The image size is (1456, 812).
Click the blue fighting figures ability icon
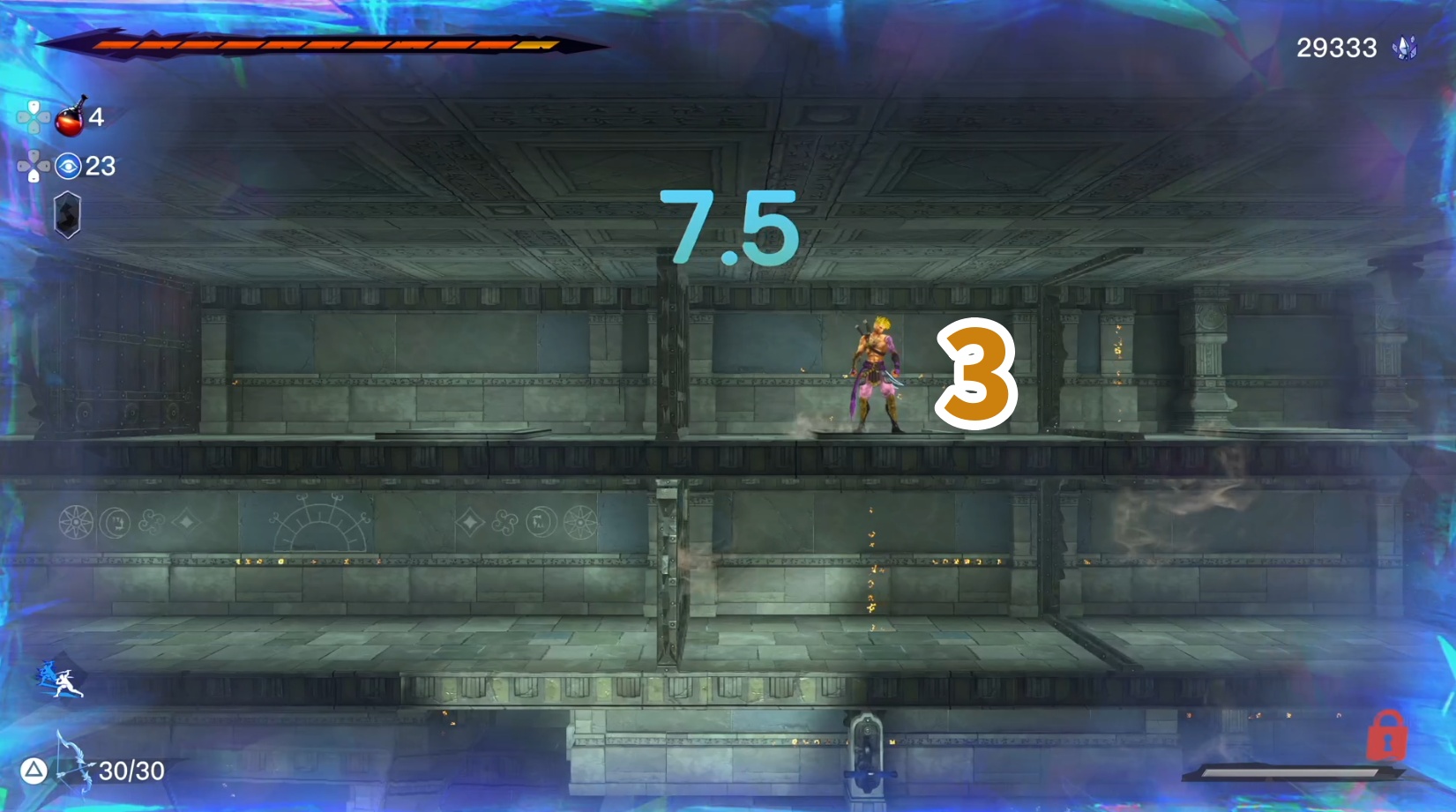pos(60,680)
